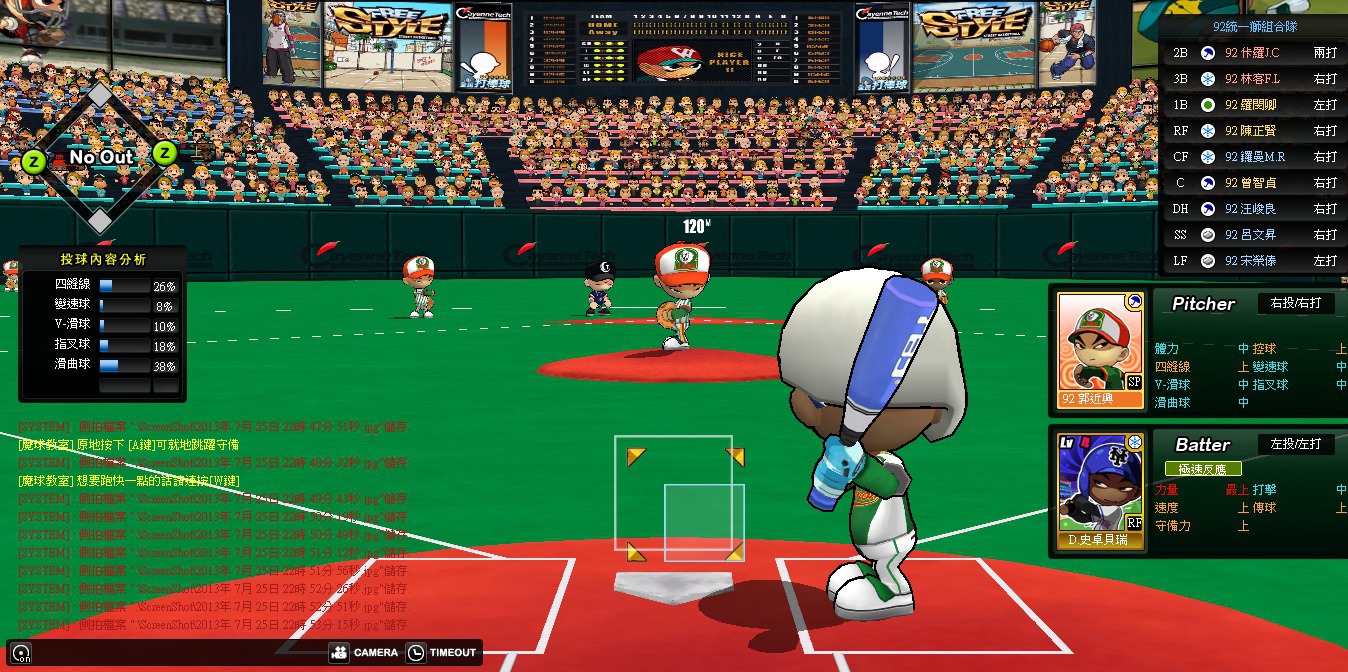This screenshot has width=1348, height=672.
Task: Pick RF player 92 陳正賢 lineup row
Action: (x=1257, y=131)
